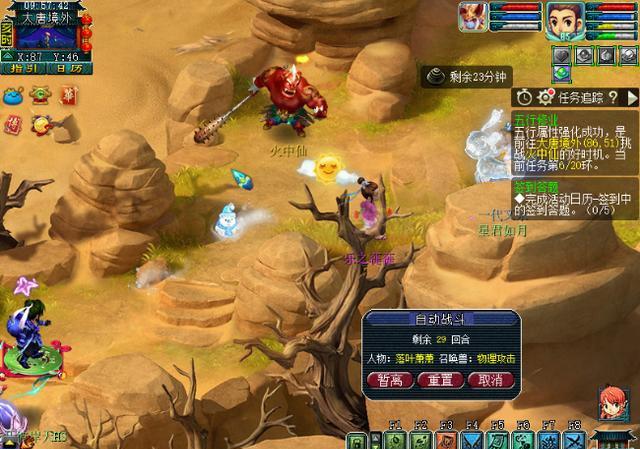This screenshot has height=449, width=640.
Task: Select the summoned pet portrait
Action: point(473,16)
